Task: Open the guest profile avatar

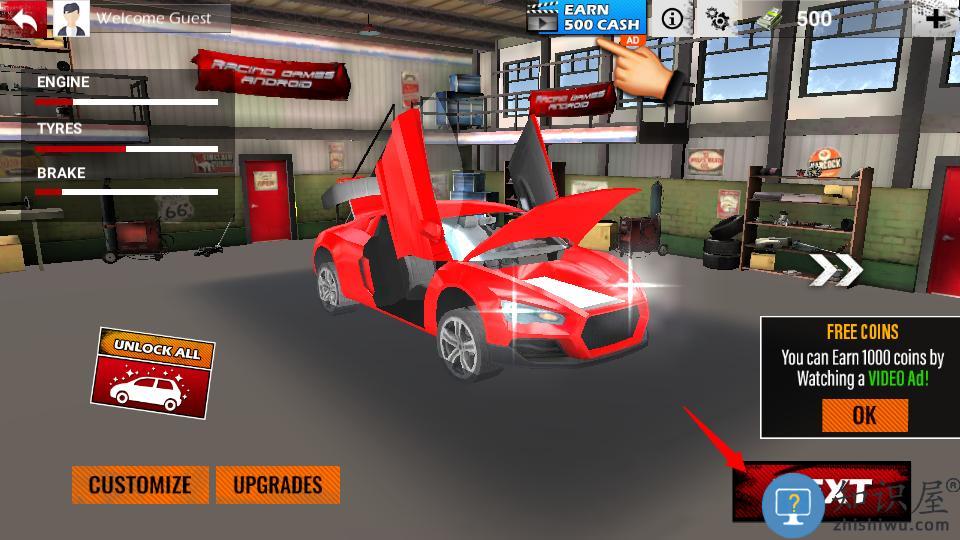Action: pyautogui.click(x=70, y=18)
